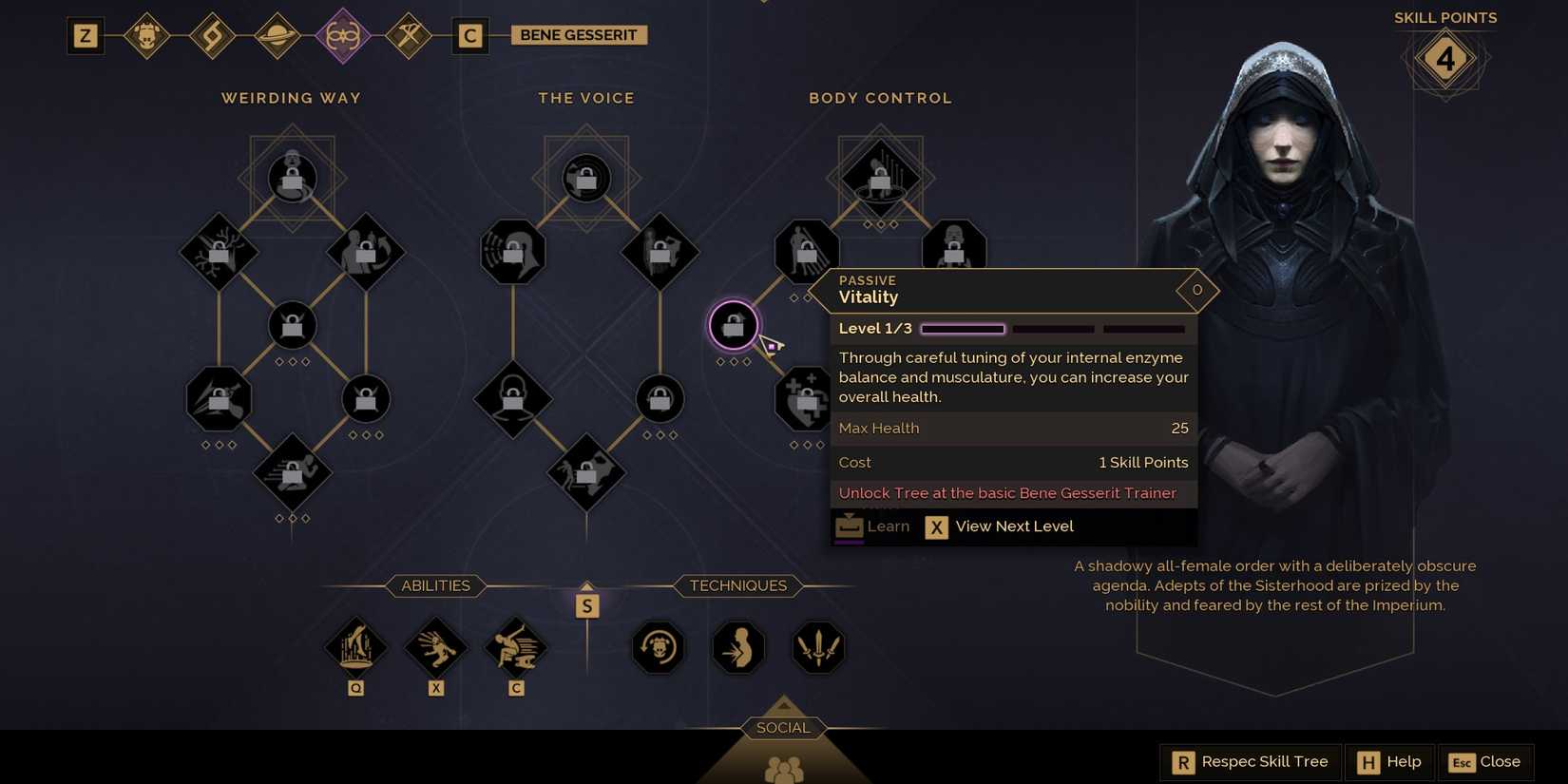Switch to the next tree with C key button

point(470,36)
